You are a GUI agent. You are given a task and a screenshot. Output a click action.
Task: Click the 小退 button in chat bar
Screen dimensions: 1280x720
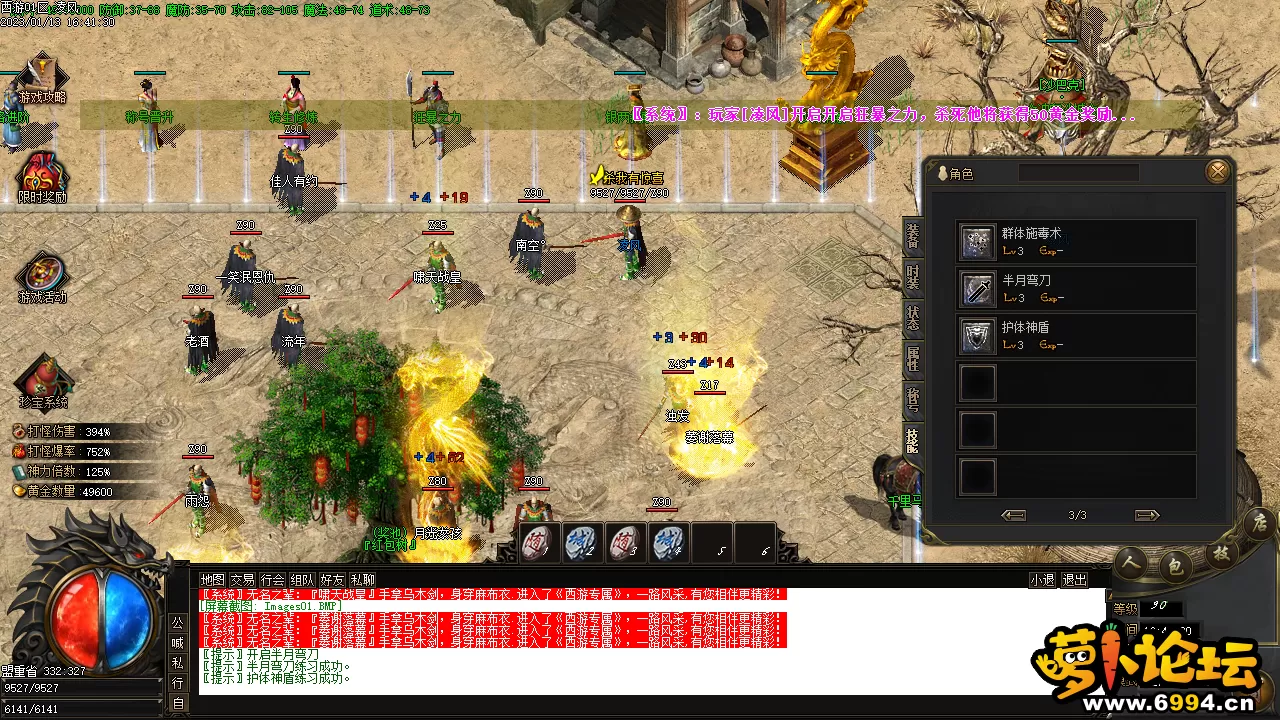1041,579
